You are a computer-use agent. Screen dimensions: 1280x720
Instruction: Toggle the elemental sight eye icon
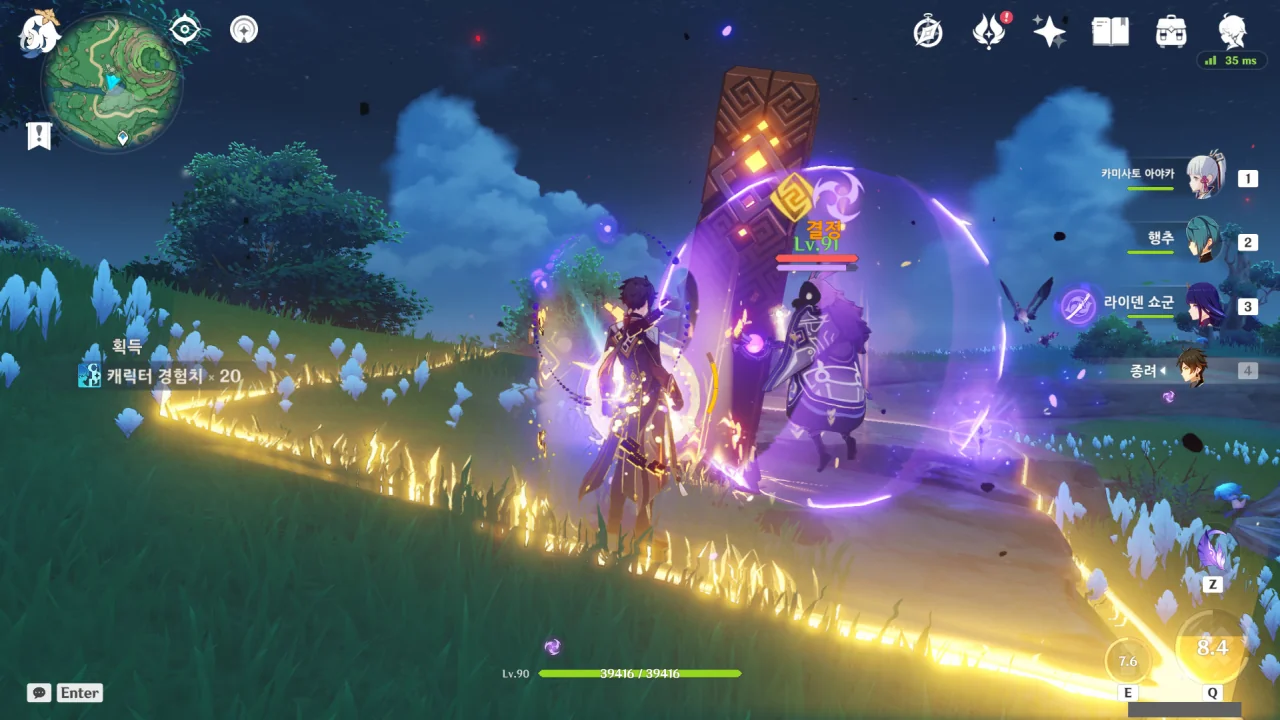pos(185,30)
